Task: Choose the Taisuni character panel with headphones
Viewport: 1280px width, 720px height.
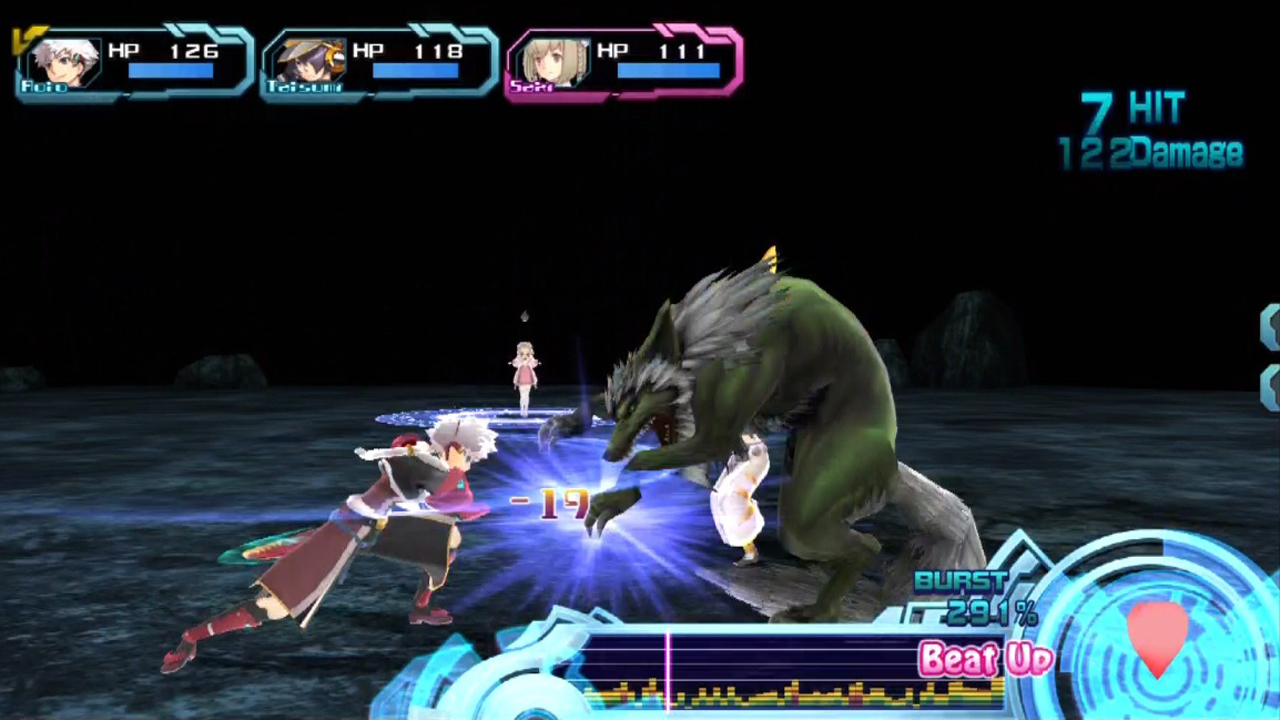Action: click(x=378, y=64)
